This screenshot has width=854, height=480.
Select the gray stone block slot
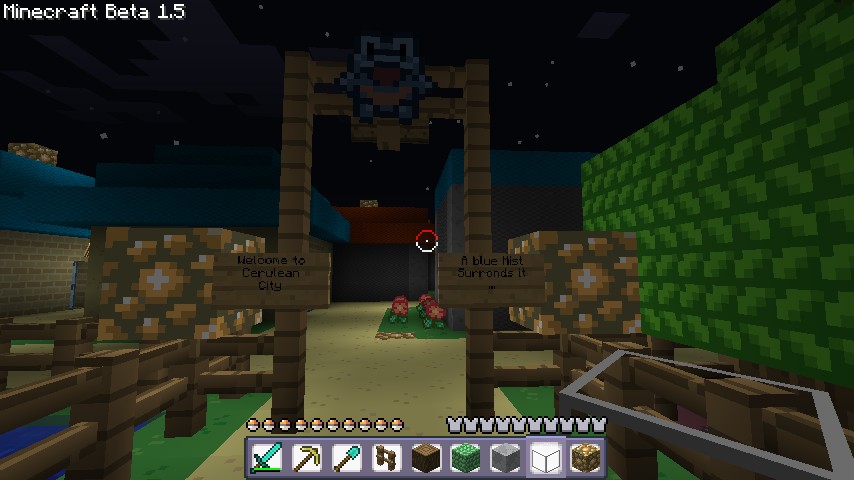click(x=507, y=458)
